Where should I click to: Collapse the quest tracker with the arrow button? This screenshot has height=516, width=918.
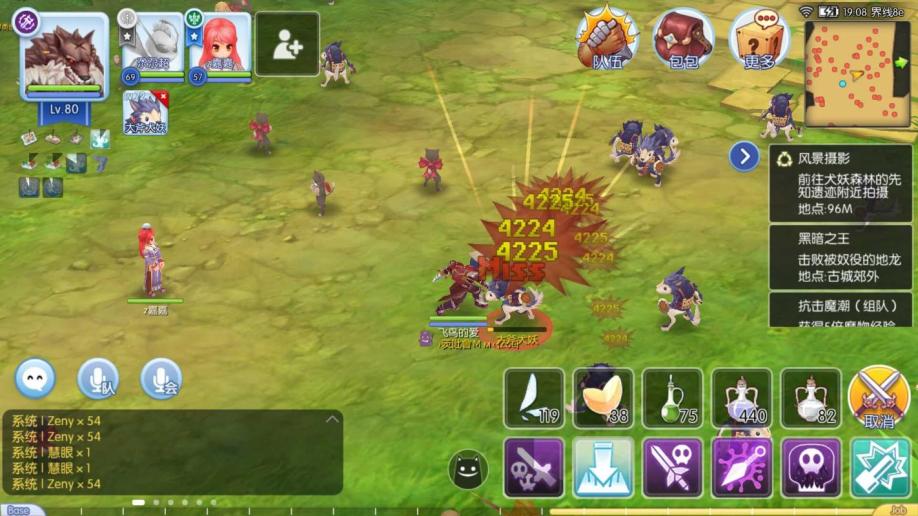(x=744, y=156)
